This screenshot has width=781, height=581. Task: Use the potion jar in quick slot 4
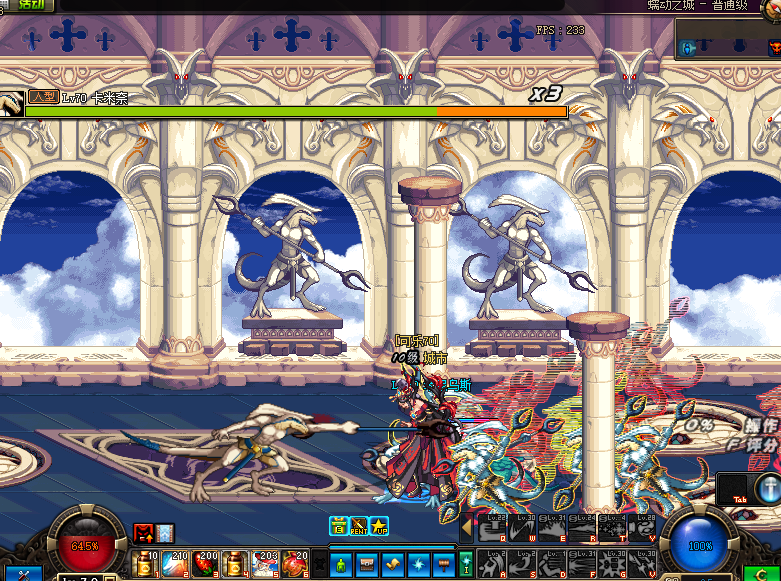click(x=234, y=564)
